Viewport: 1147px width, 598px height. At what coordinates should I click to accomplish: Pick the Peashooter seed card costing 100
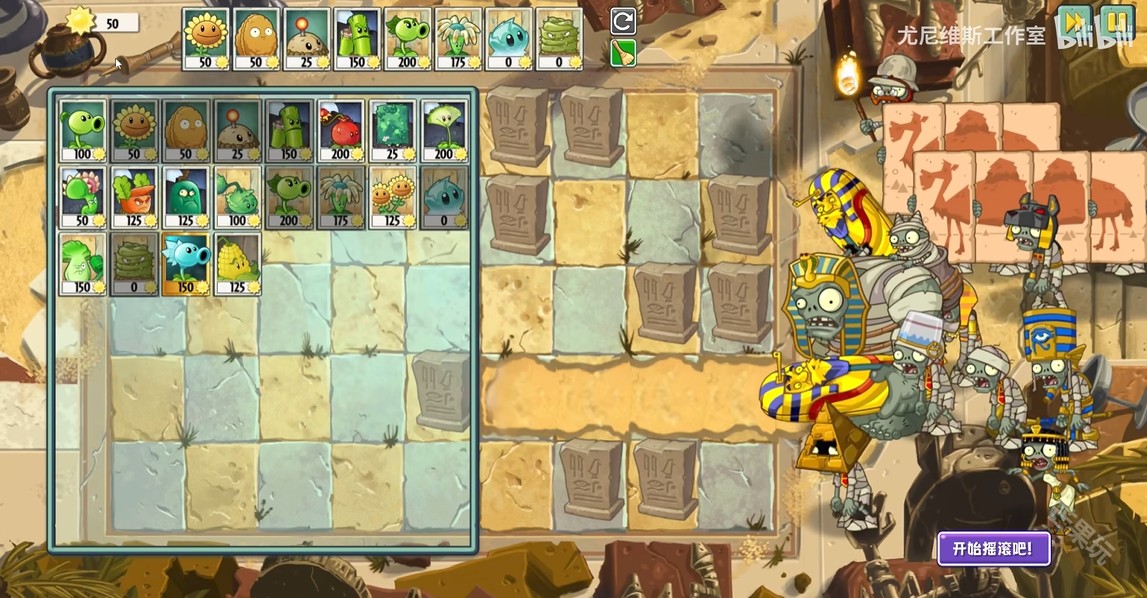[84, 130]
